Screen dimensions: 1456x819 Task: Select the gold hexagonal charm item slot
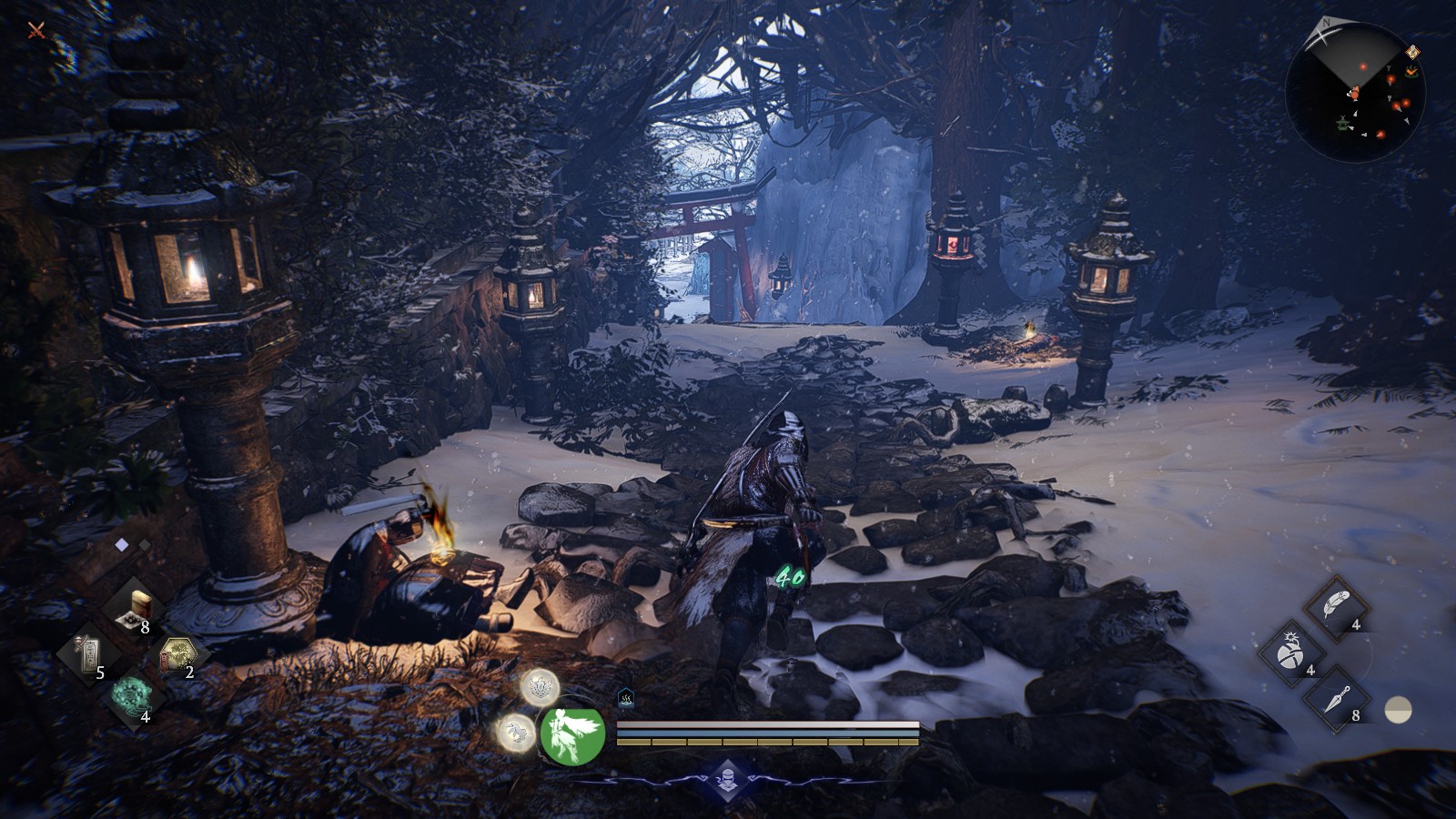click(x=177, y=655)
